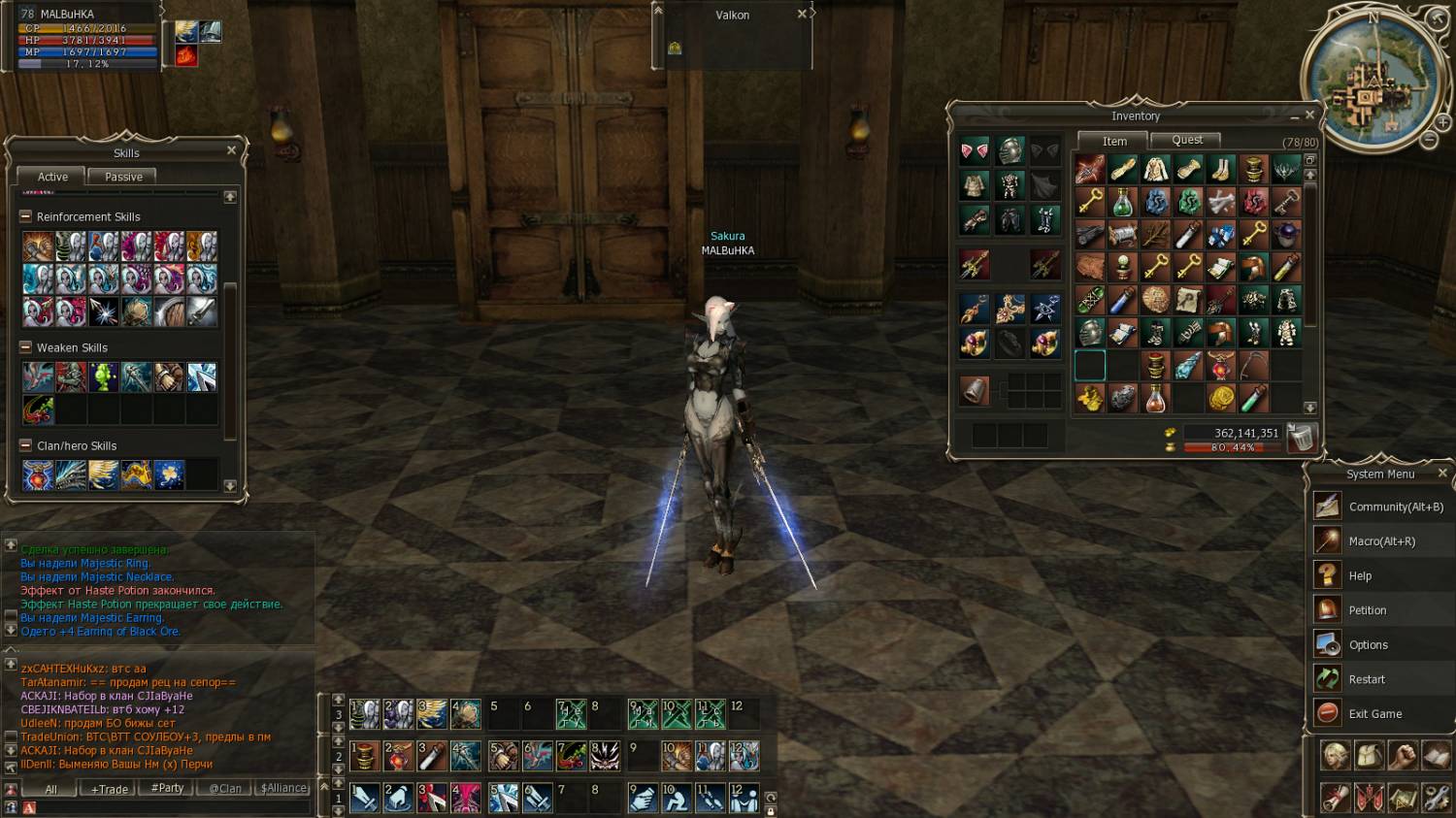Close the Inventory window

(1309, 115)
